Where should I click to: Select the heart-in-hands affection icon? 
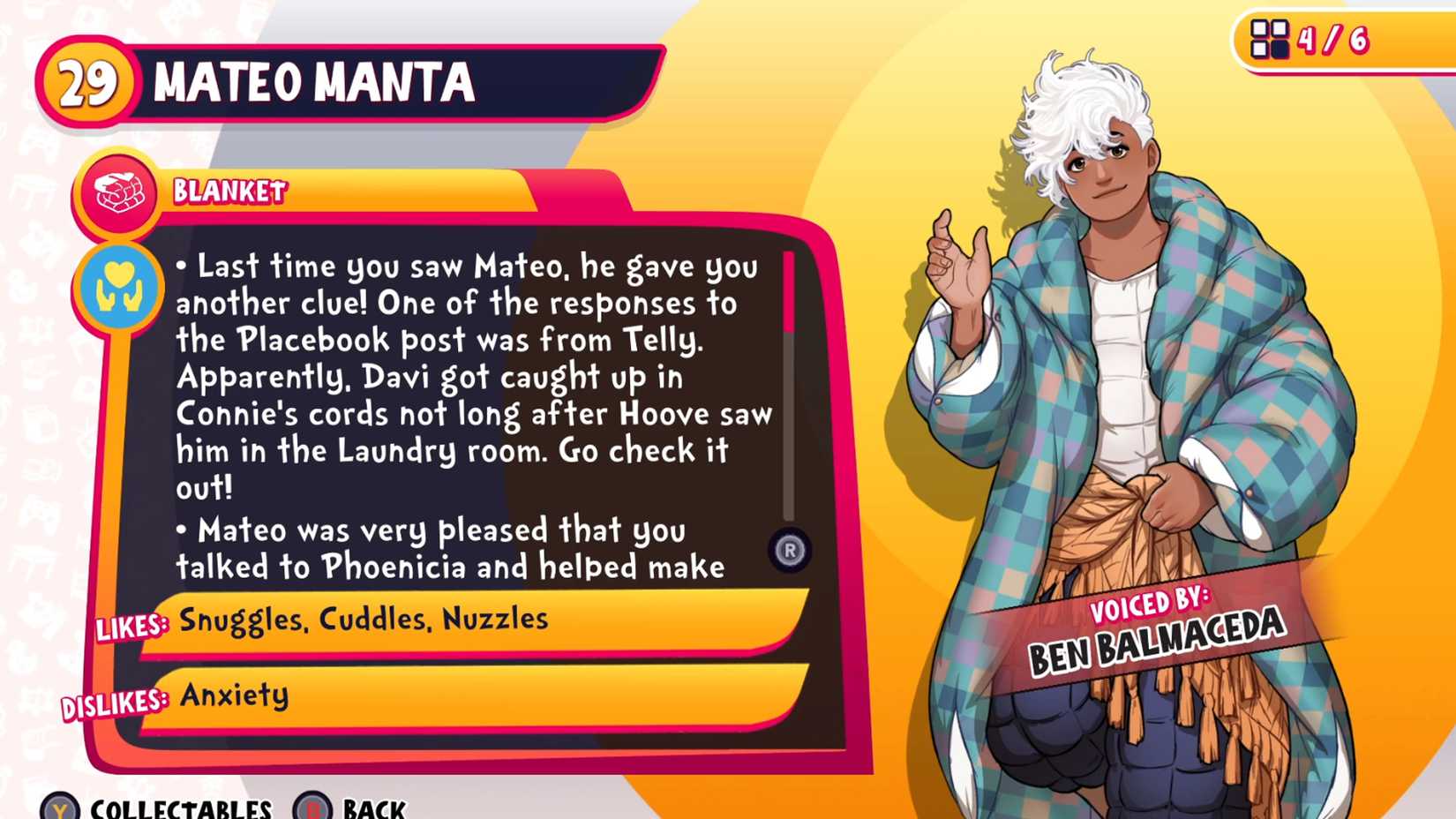pyautogui.click(x=121, y=287)
